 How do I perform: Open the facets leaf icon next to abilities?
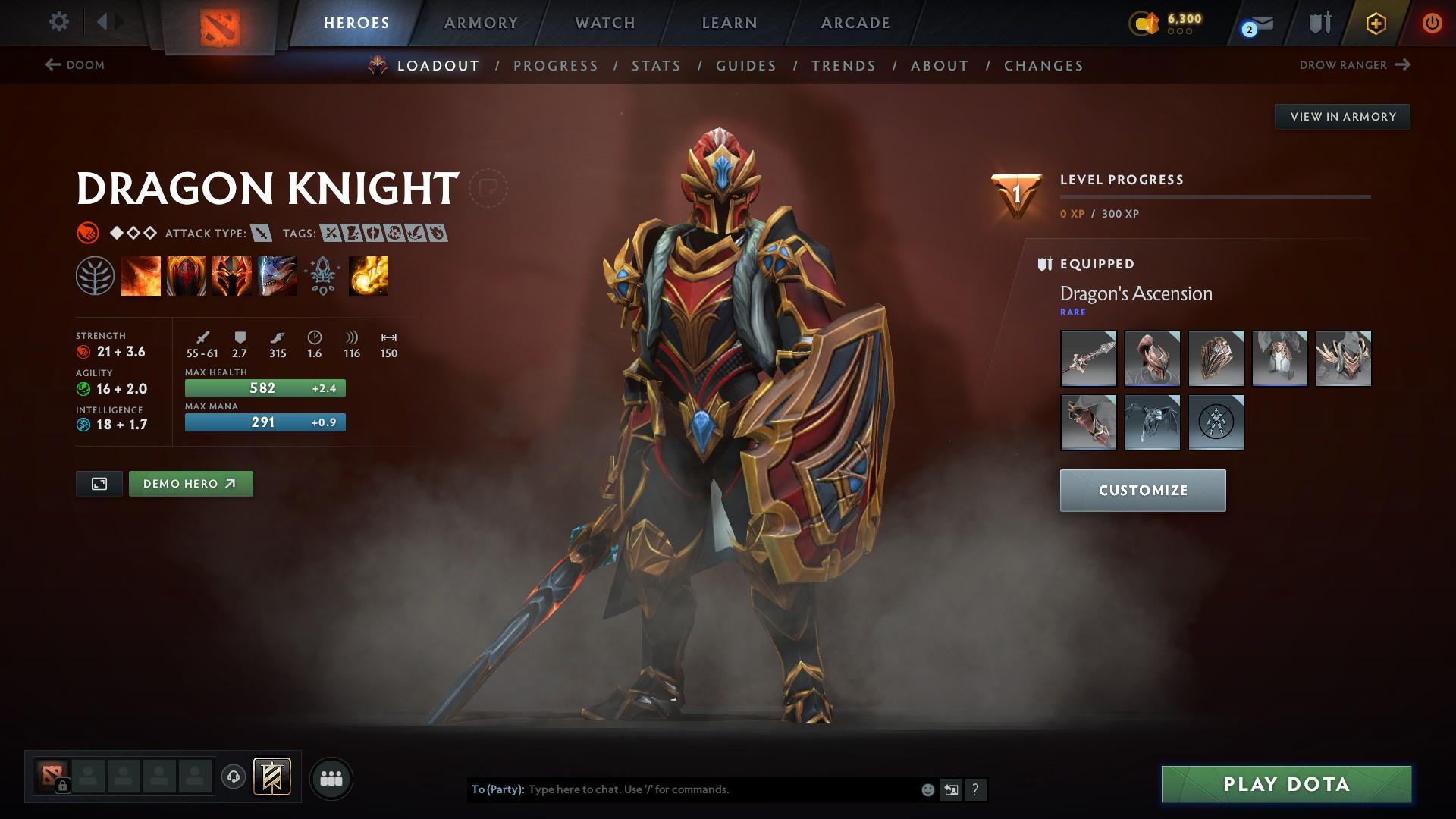94,275
